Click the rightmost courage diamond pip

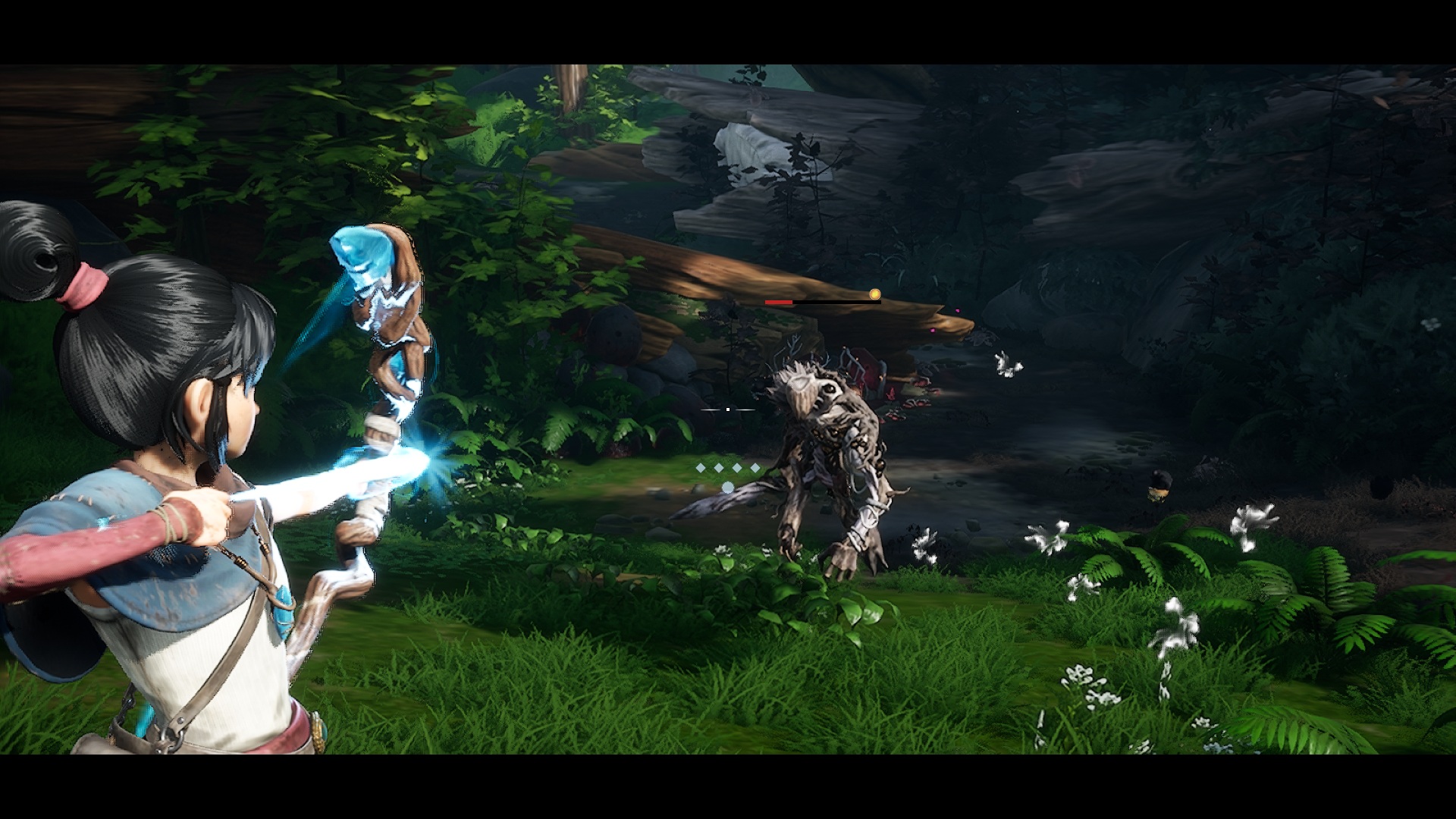(x=755, y=467)
